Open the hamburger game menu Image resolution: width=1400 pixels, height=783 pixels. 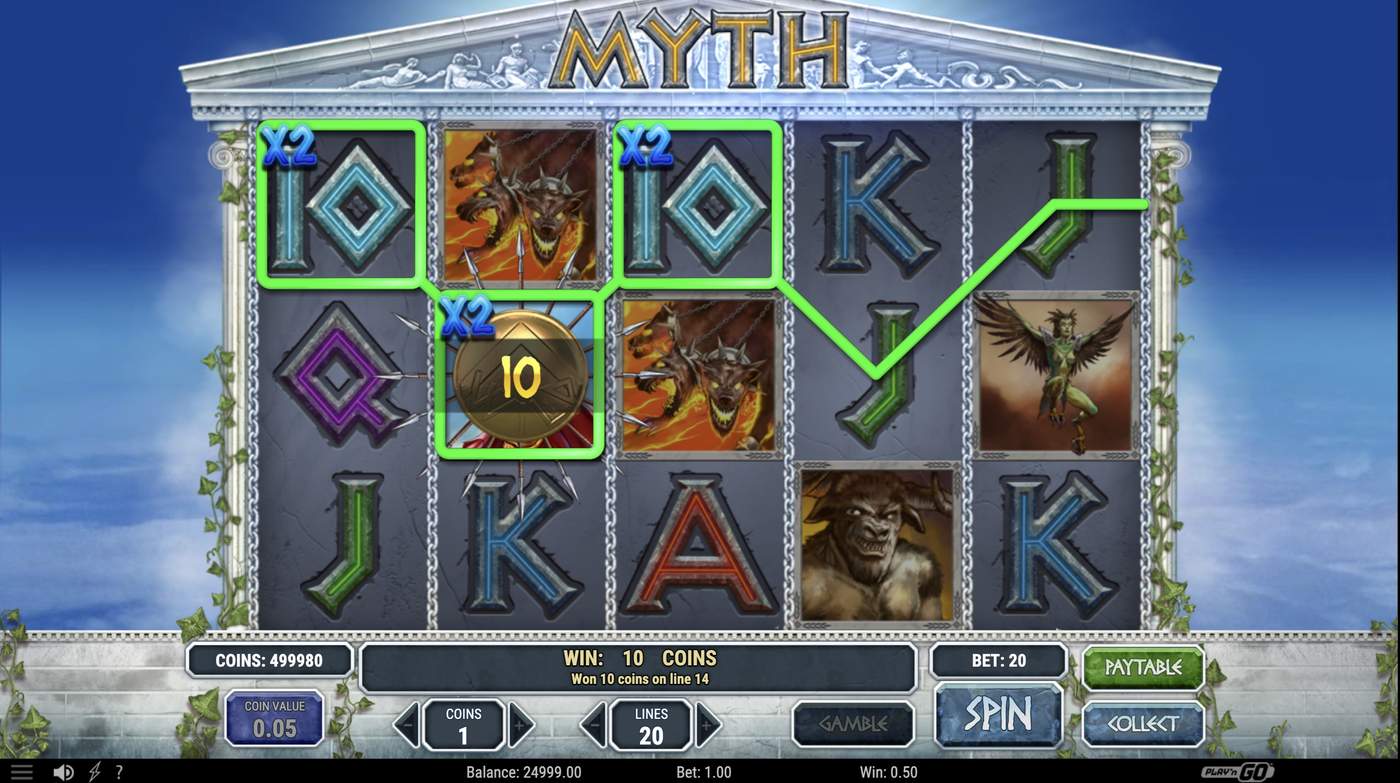(20, 770)
